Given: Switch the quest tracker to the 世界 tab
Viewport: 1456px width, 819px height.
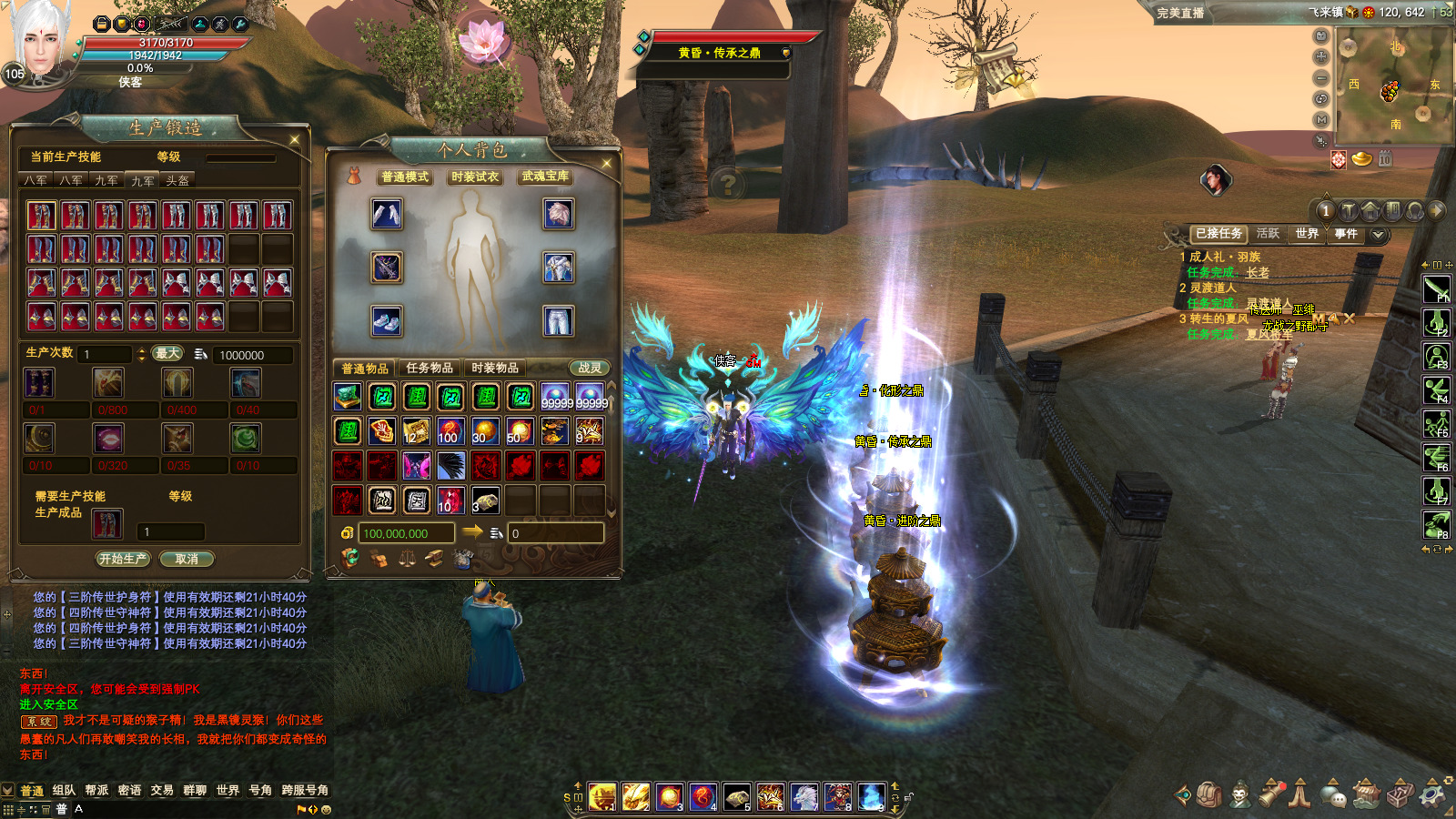Looking at the screenshot, I should 1307,234.
